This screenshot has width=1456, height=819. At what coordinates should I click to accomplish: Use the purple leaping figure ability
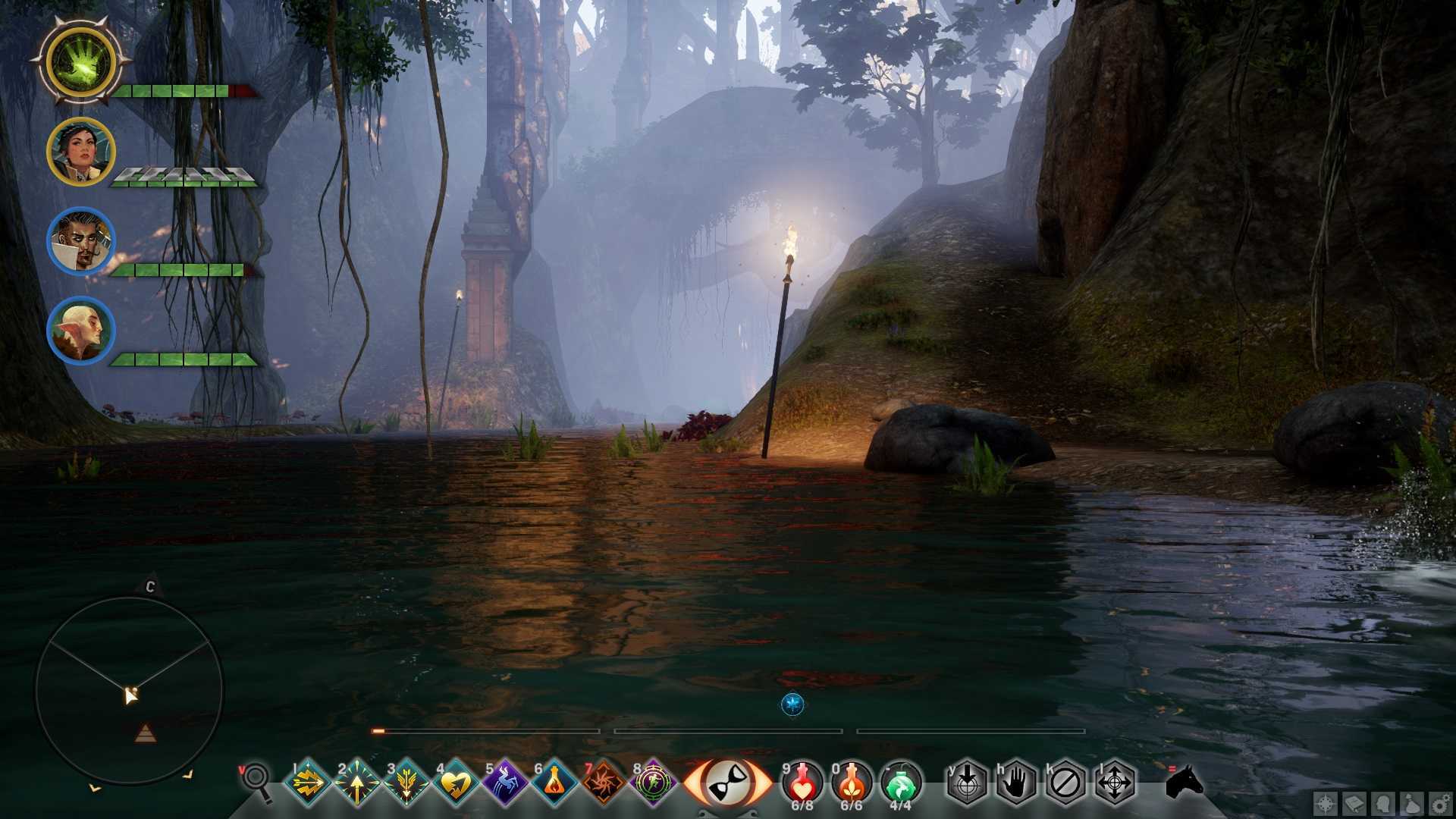pyautogui.click(x=504, y=782)
